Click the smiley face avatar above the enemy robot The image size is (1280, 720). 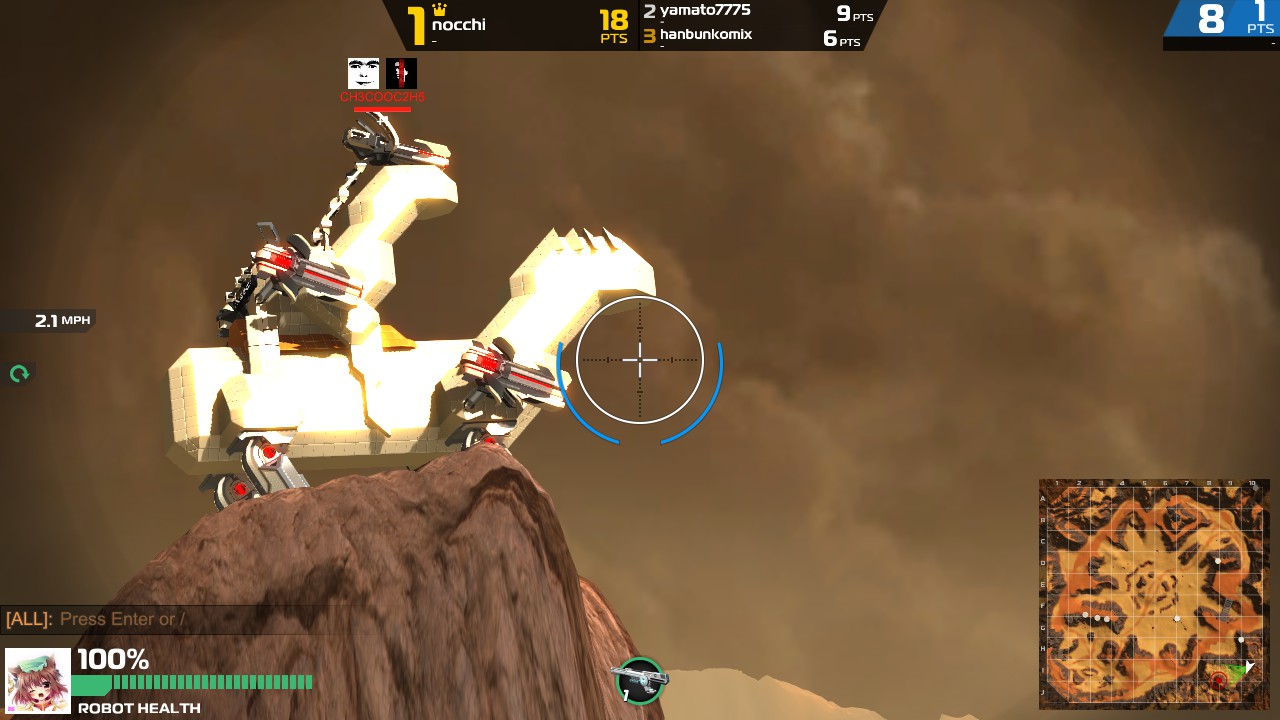coord(363,72)
